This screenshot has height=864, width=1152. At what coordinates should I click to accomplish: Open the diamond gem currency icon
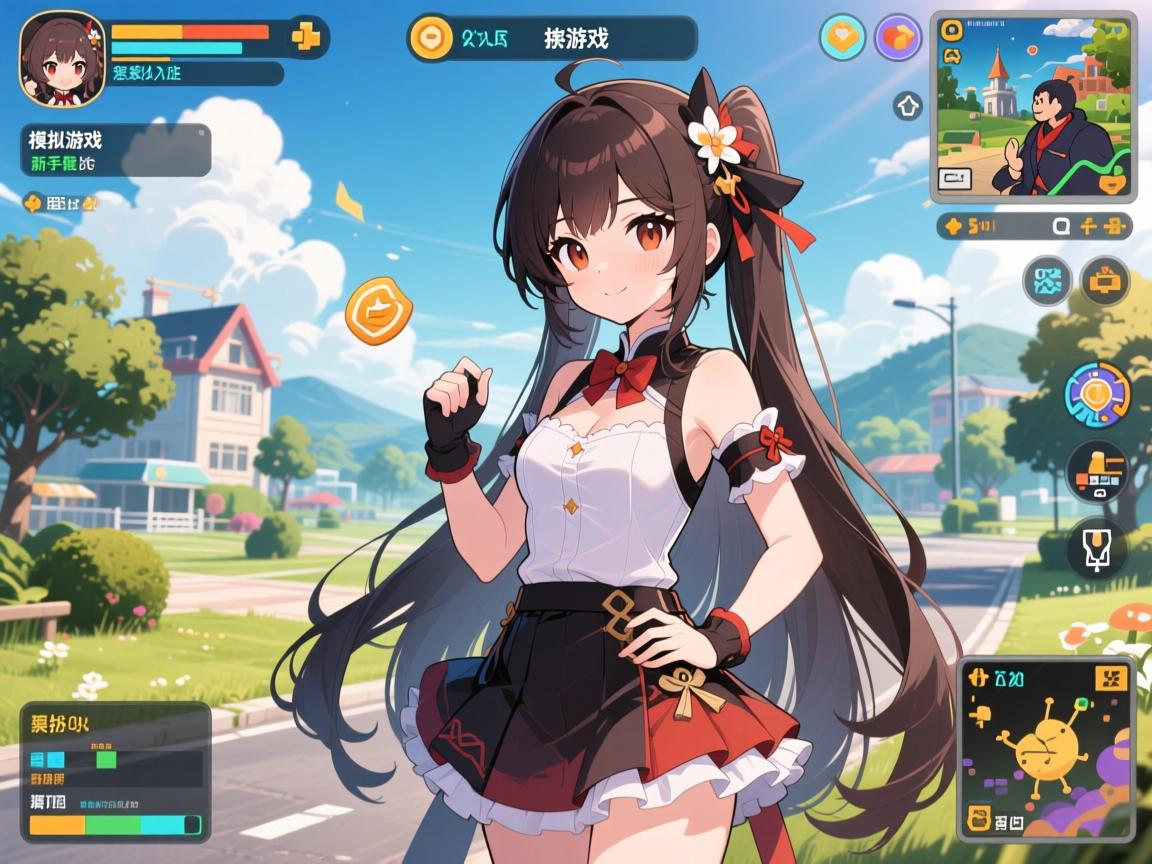click(842, 38)
